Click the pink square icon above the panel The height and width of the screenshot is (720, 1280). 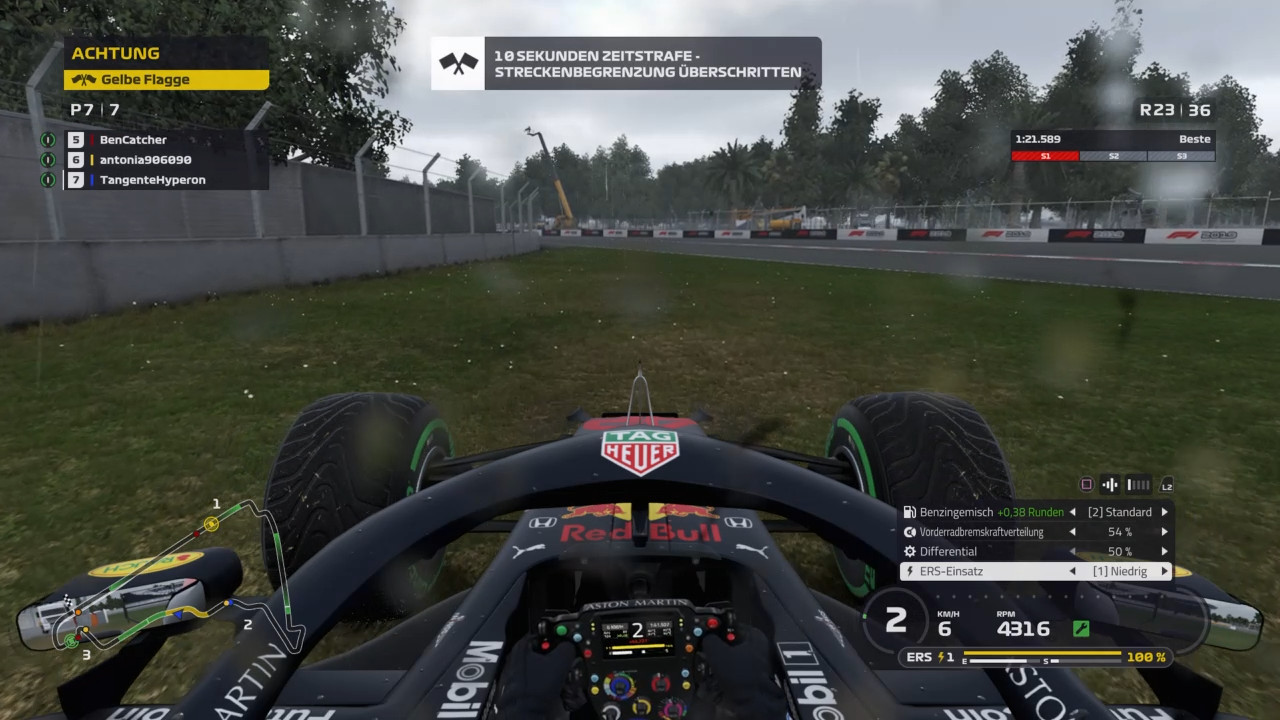pyautogui.click(x=1086, y=485)
